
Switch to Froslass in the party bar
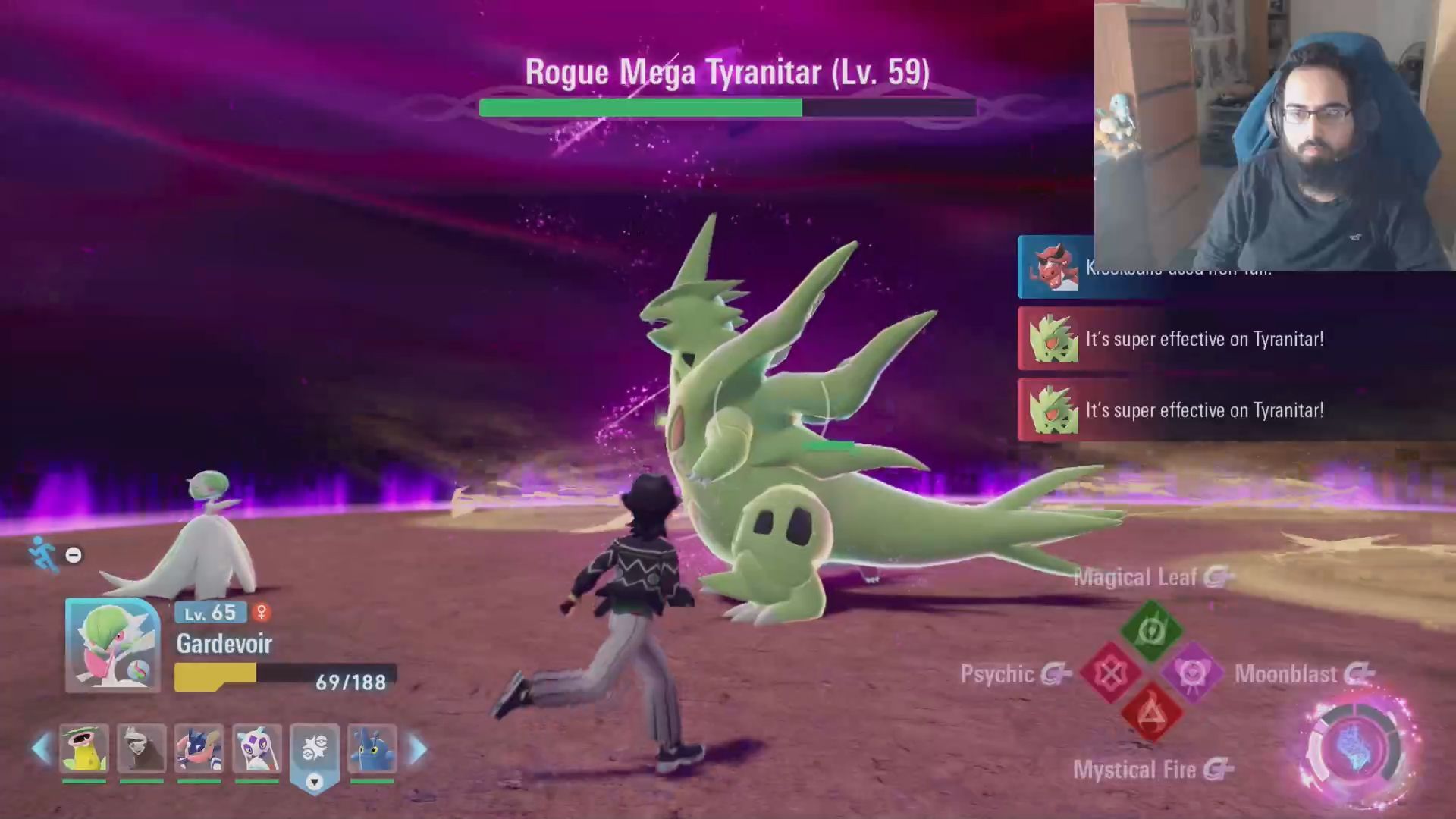(257, 748)
